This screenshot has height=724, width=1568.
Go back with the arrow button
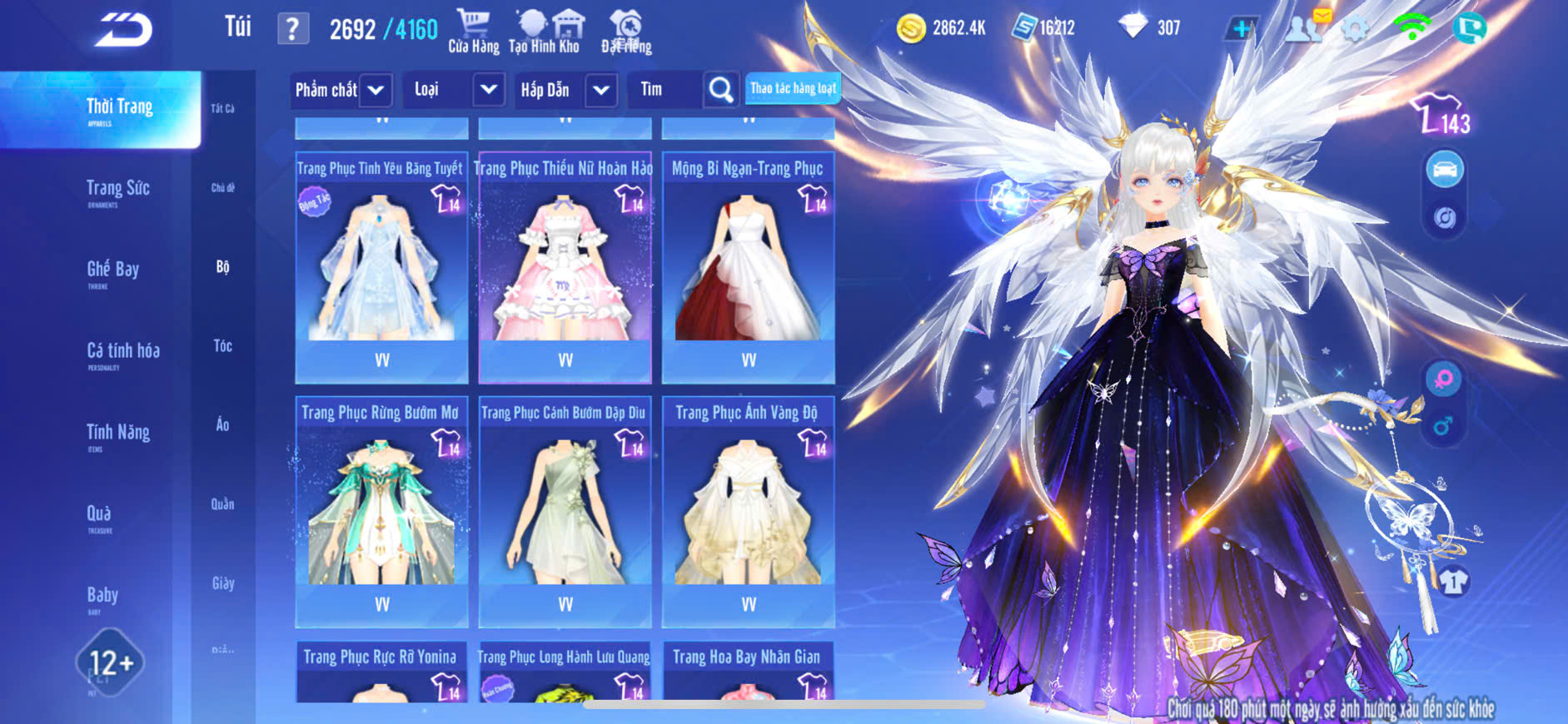pos(123,30)
